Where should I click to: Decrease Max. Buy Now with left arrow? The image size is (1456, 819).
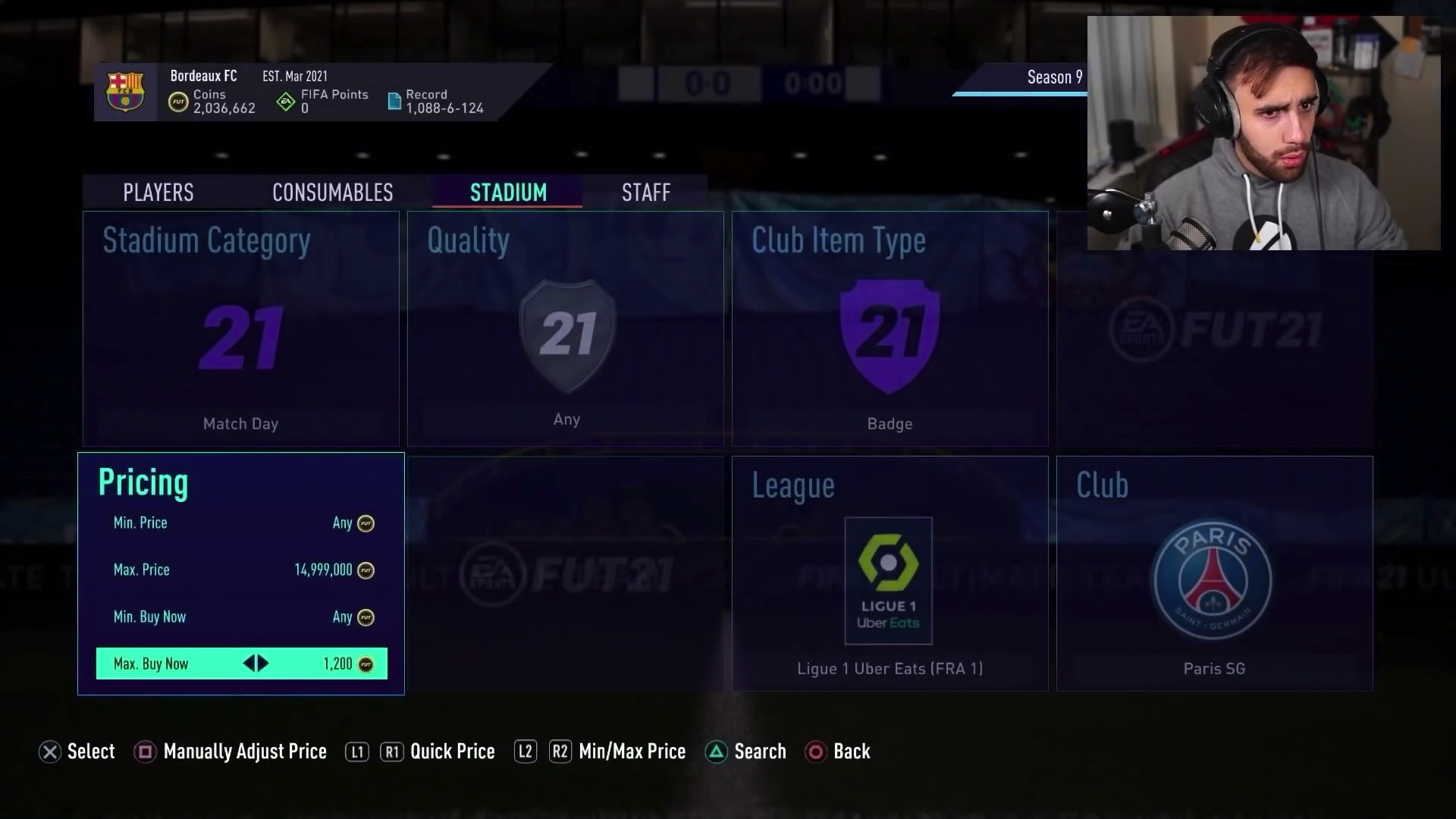tap(249, 664)
